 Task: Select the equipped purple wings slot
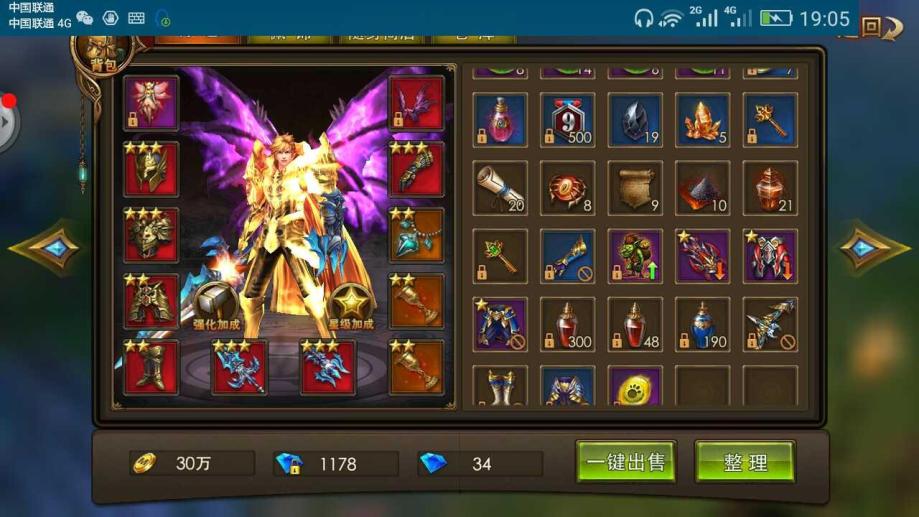pos(416,103)
